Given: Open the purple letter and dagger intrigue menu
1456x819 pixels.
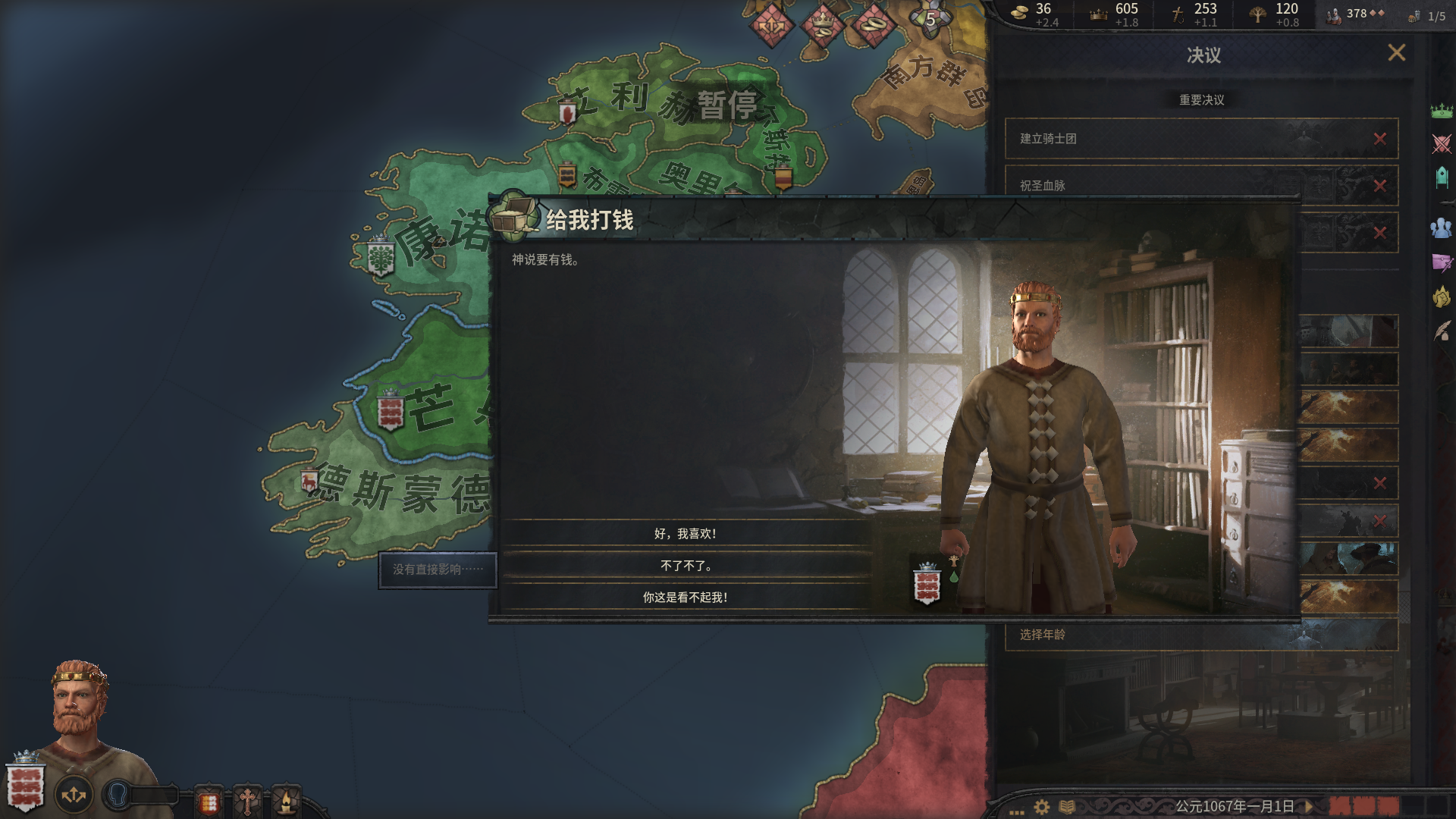Looking at the screenshot, I should [1441, 262].
